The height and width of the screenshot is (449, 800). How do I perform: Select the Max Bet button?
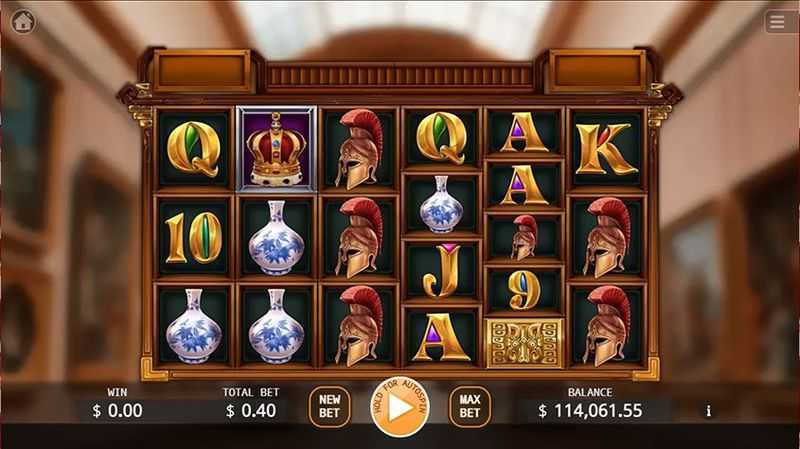pyautogui.click(x=469, y=407)
